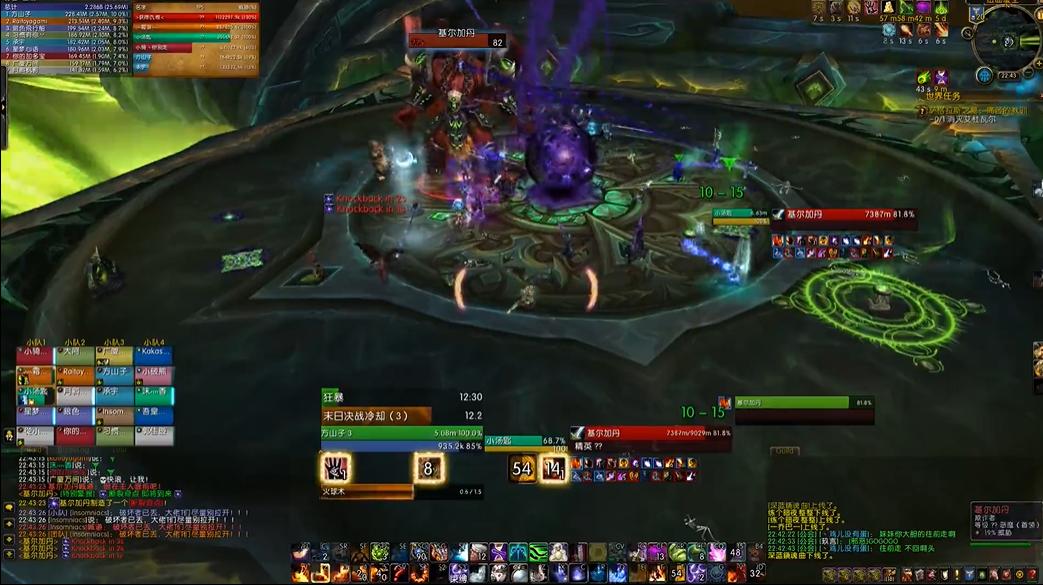Click the clock showing 22:43
This screenshot has height=585, width=1043.
(x=1007, y=75)
